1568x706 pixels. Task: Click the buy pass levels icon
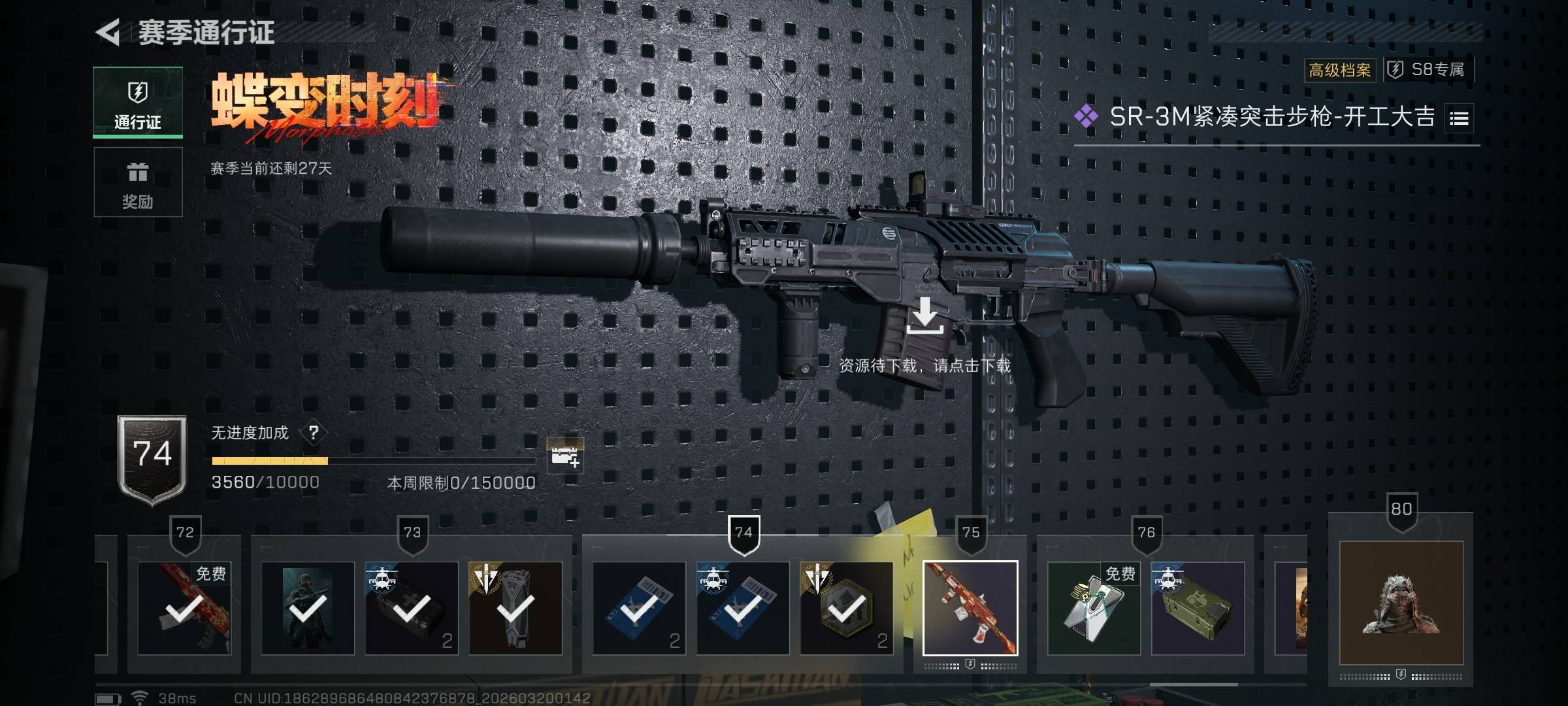[x=564, y=456]
